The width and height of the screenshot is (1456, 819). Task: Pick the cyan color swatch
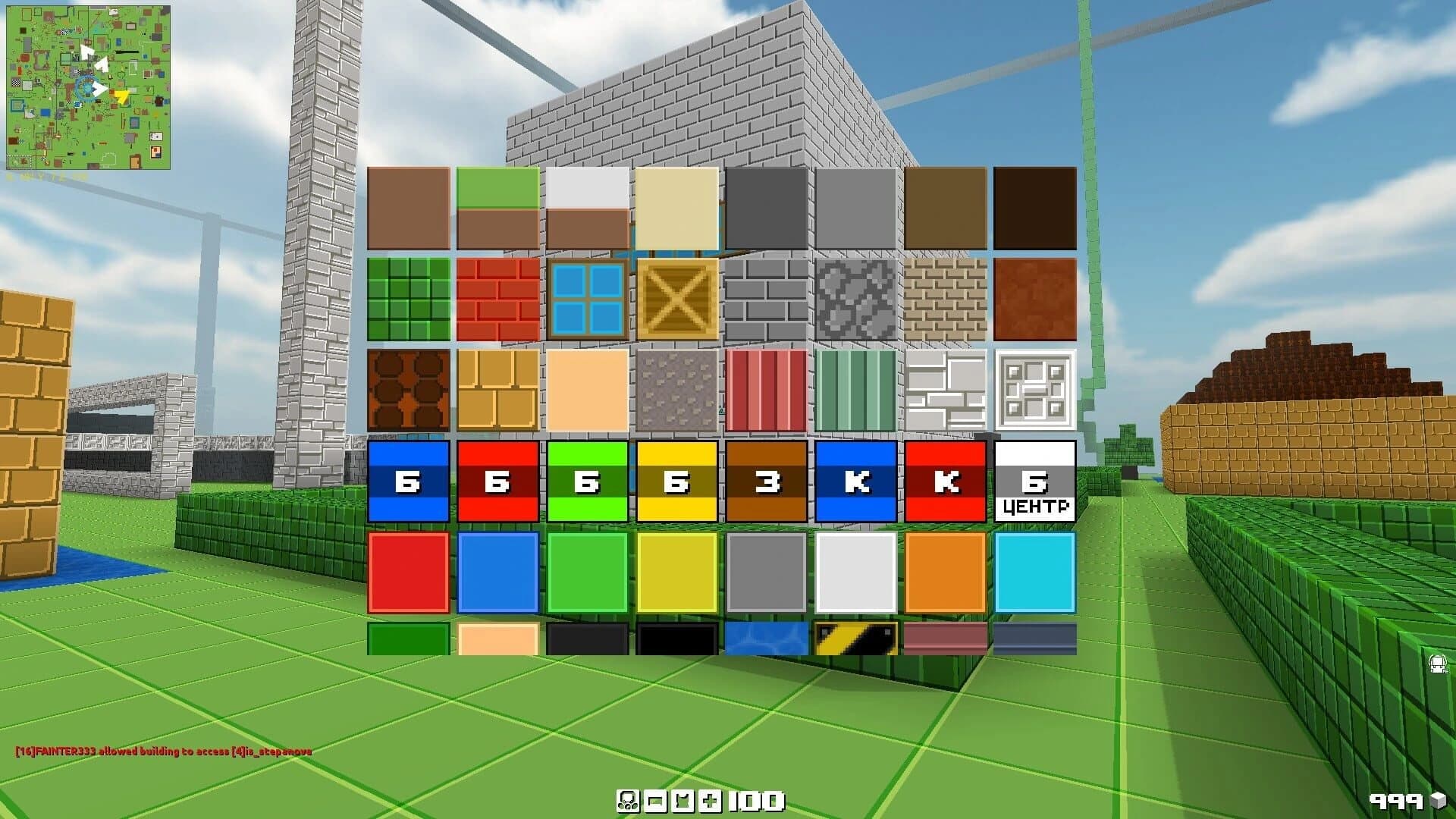(1034, 572)
